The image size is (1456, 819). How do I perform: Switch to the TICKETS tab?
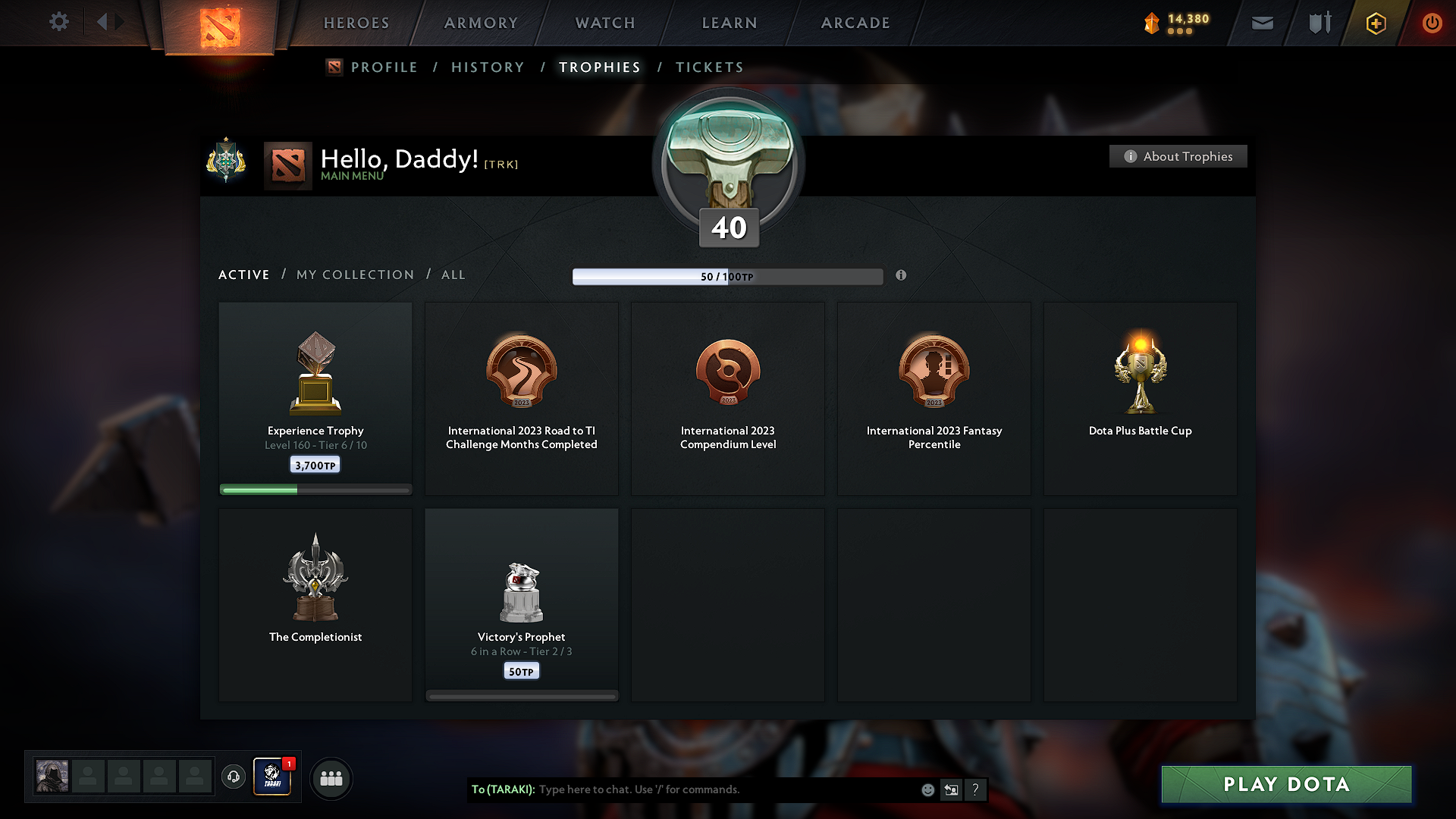click(708, 67)
